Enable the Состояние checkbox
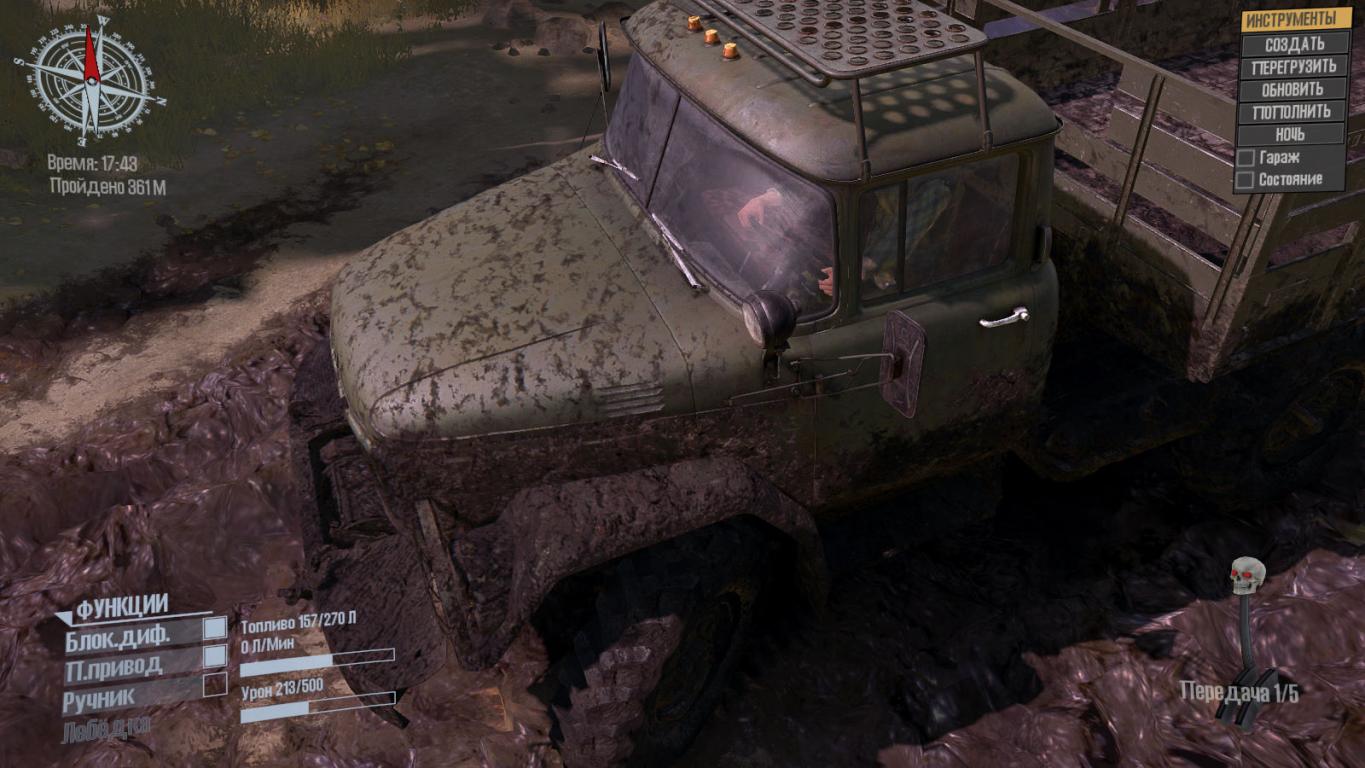 (x=1246, y=180)
